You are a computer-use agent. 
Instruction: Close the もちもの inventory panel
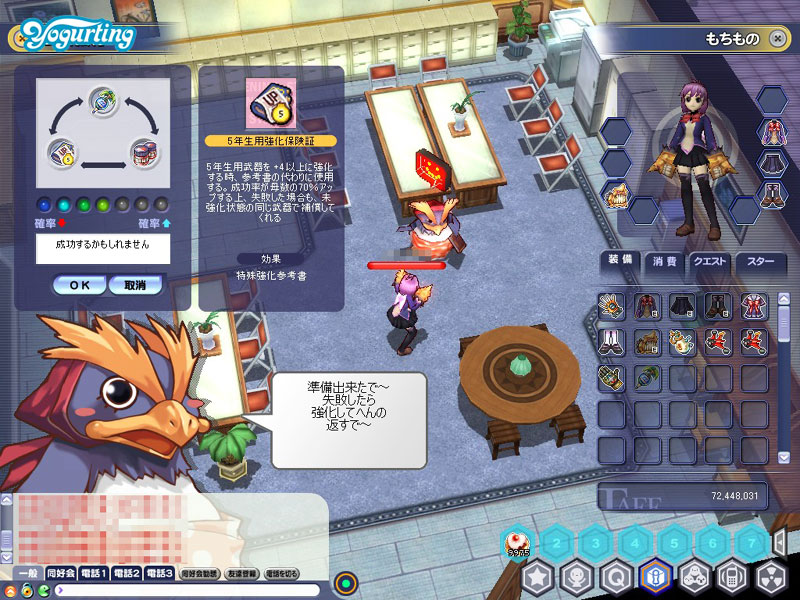778,38
